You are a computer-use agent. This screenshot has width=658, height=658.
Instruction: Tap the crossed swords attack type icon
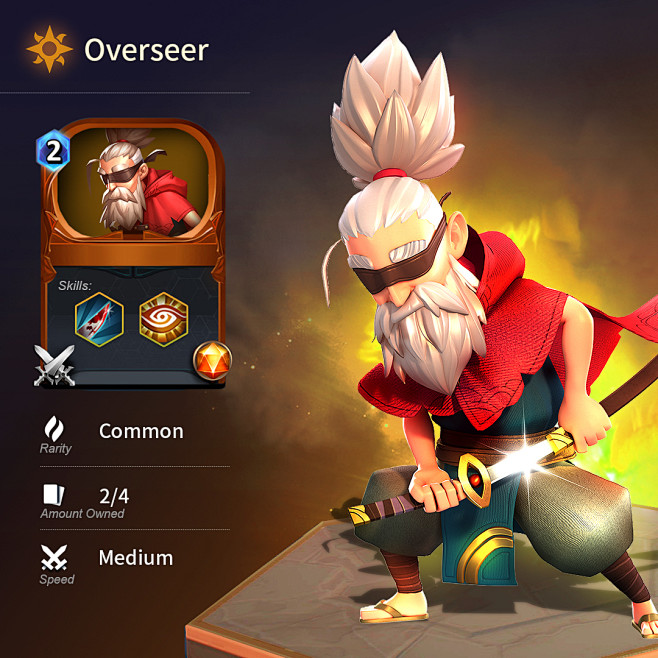(x=55, y=365)
